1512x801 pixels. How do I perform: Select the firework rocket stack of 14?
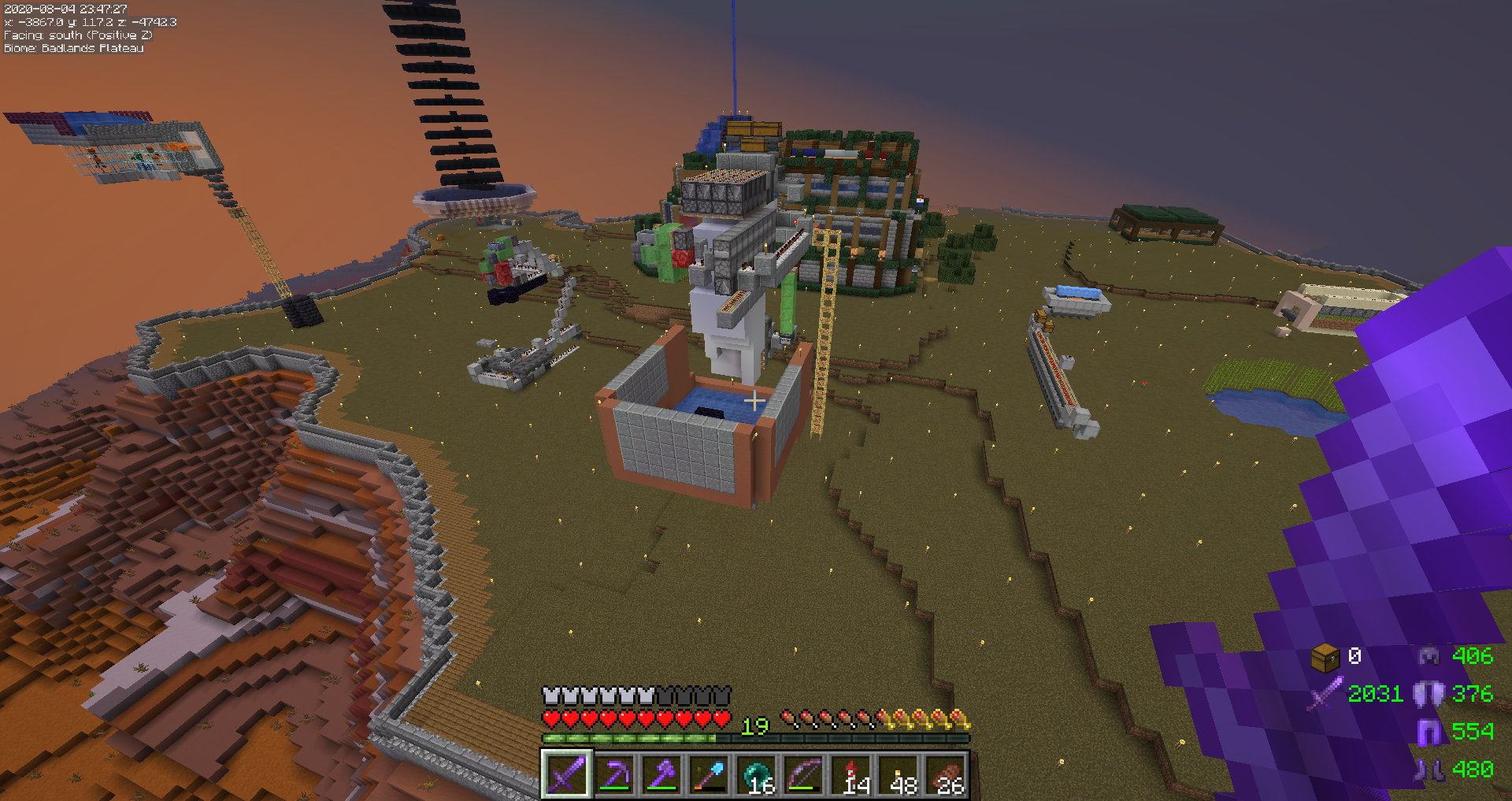[x=852, y=775]
